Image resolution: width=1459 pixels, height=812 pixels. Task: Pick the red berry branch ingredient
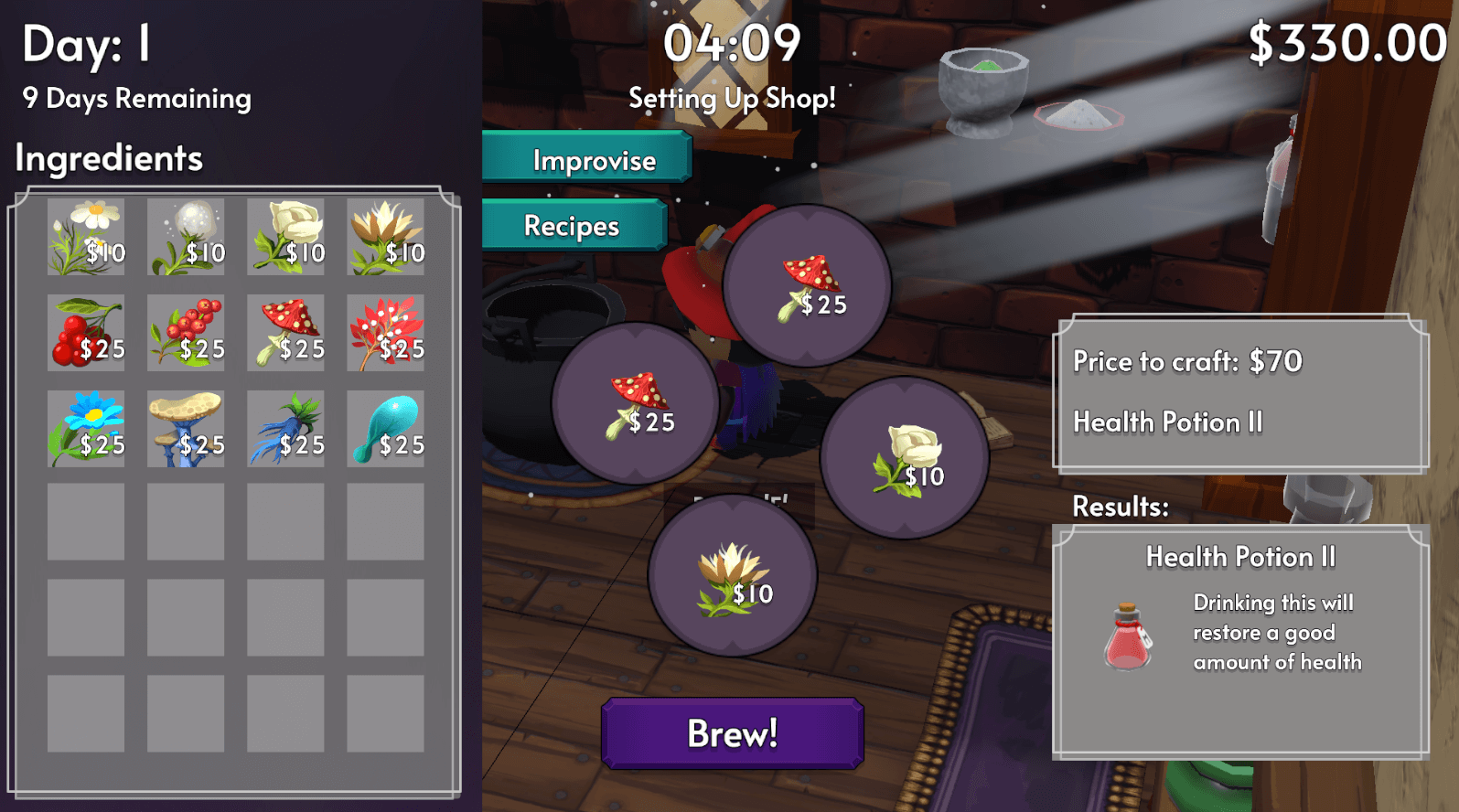click(186, 333)
